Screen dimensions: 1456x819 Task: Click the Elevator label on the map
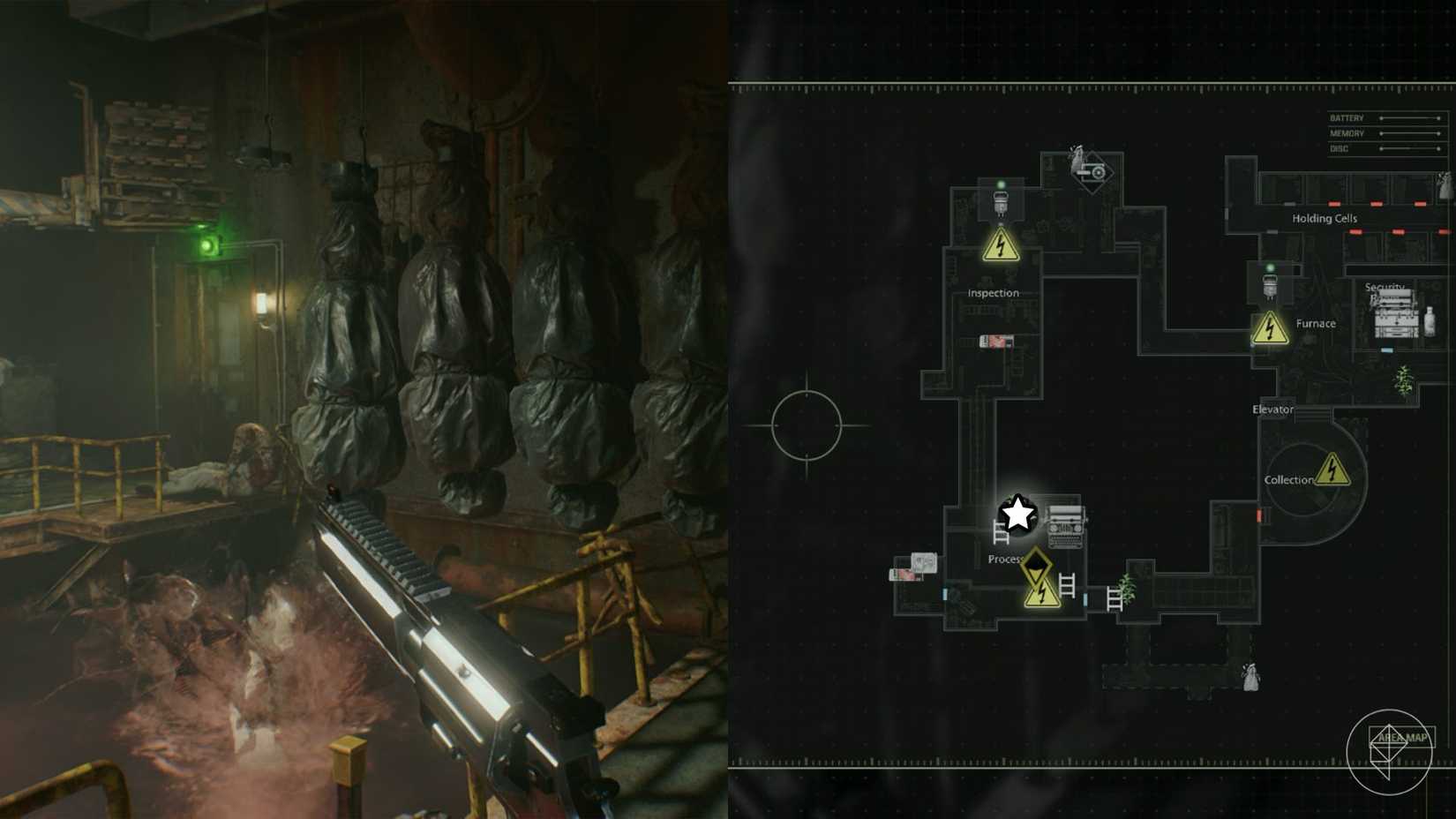(x=1272, y=409)
